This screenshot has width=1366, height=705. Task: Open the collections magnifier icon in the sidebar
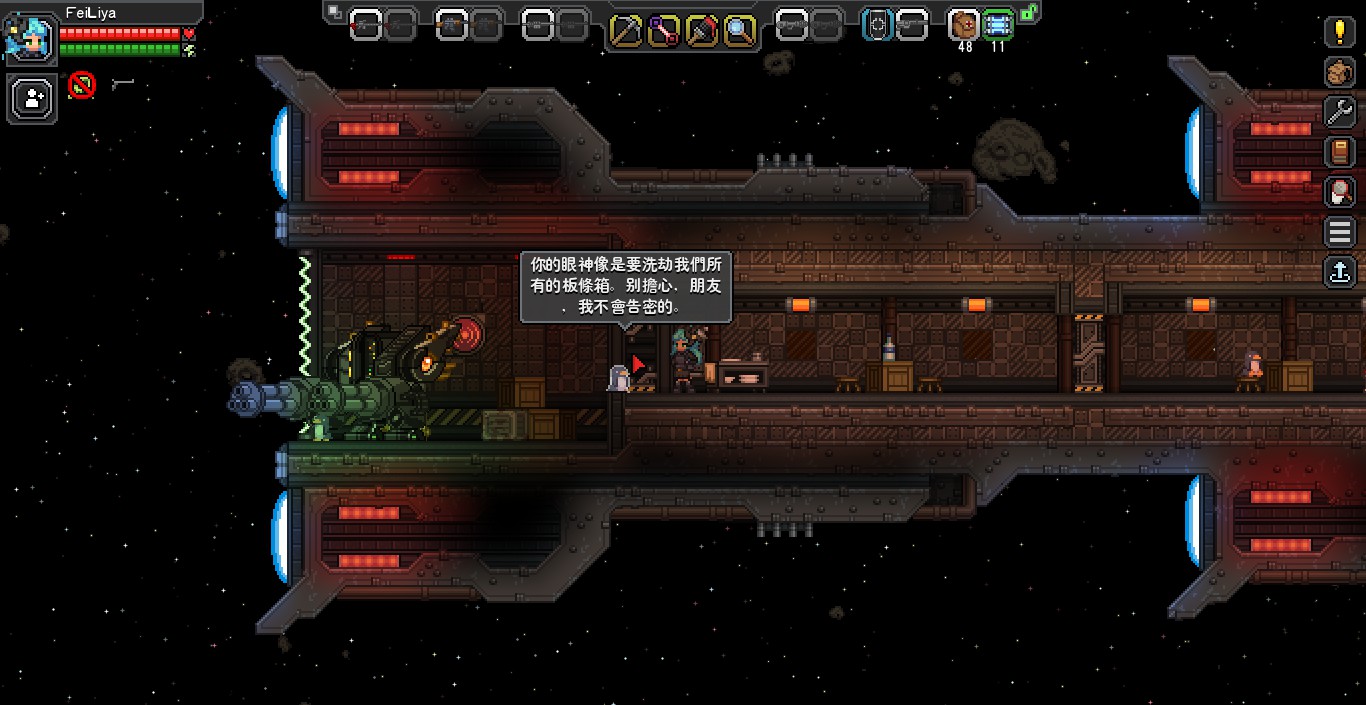pyautogui.click(x=1339, y=191)
